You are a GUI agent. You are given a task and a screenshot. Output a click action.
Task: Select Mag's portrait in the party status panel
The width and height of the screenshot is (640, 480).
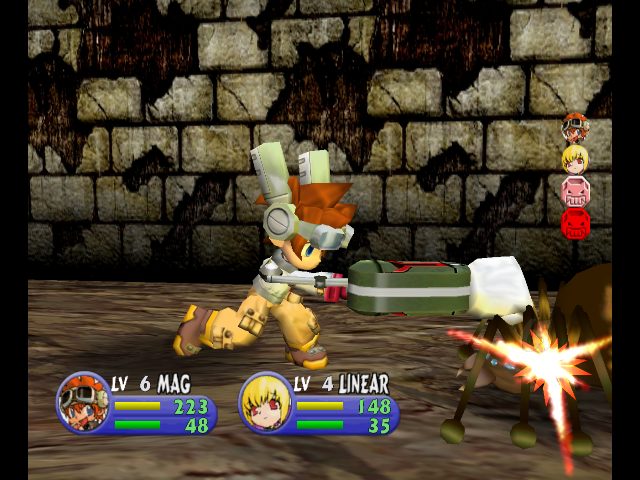click(83, 402)
